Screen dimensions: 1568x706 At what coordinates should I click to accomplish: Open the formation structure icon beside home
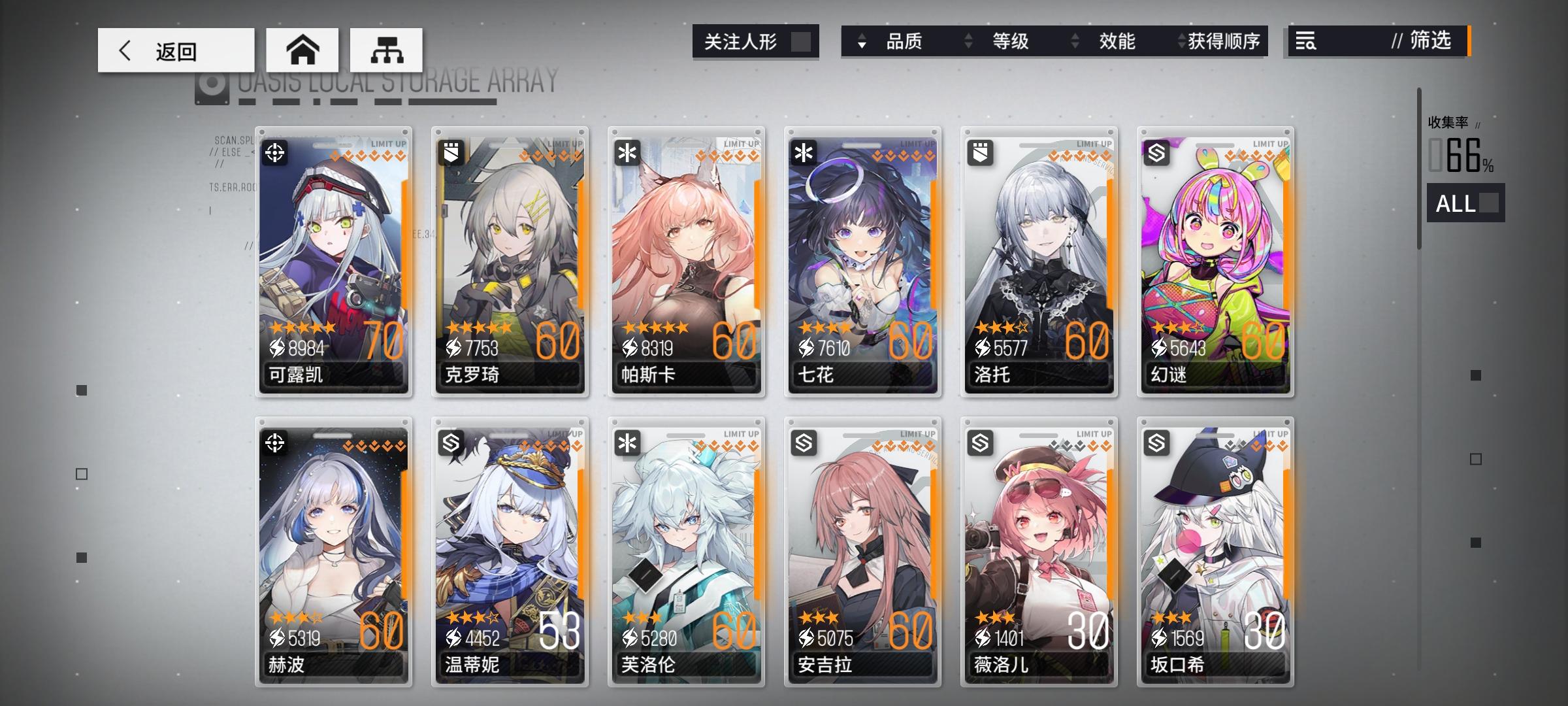point(387,50)
